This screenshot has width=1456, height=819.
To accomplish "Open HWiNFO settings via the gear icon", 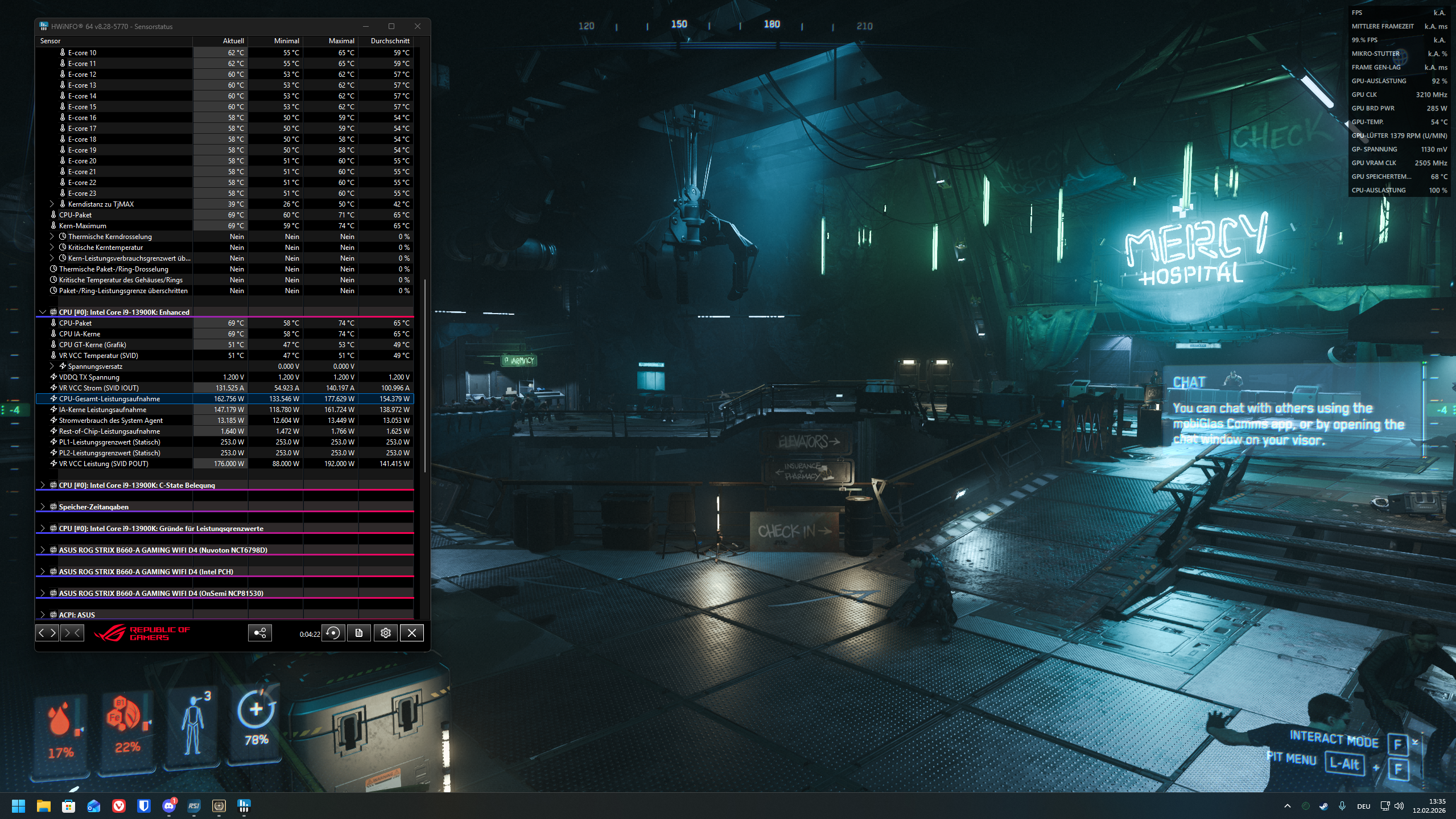I will (x=386, y=632).
